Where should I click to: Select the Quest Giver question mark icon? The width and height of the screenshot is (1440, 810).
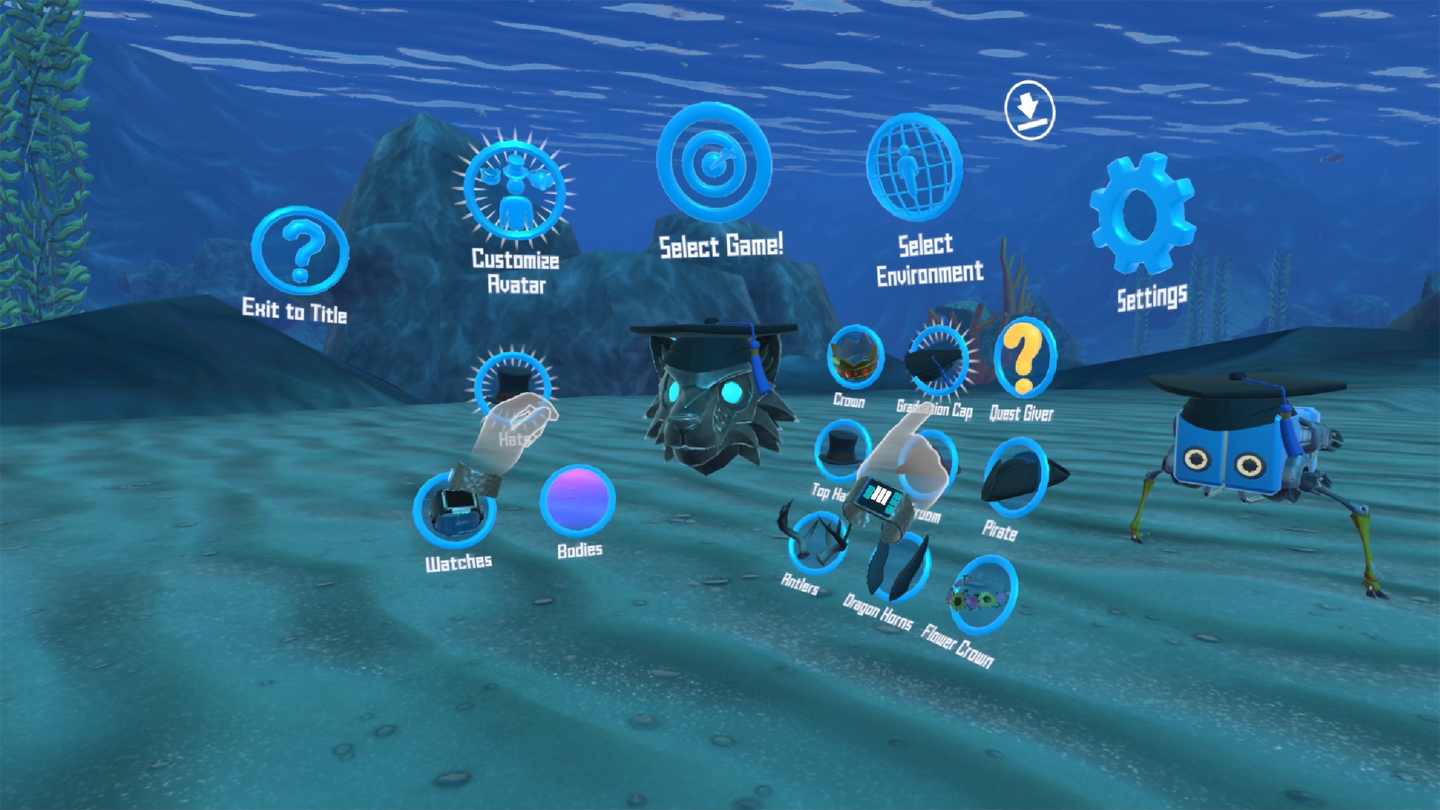(1024, 358)
